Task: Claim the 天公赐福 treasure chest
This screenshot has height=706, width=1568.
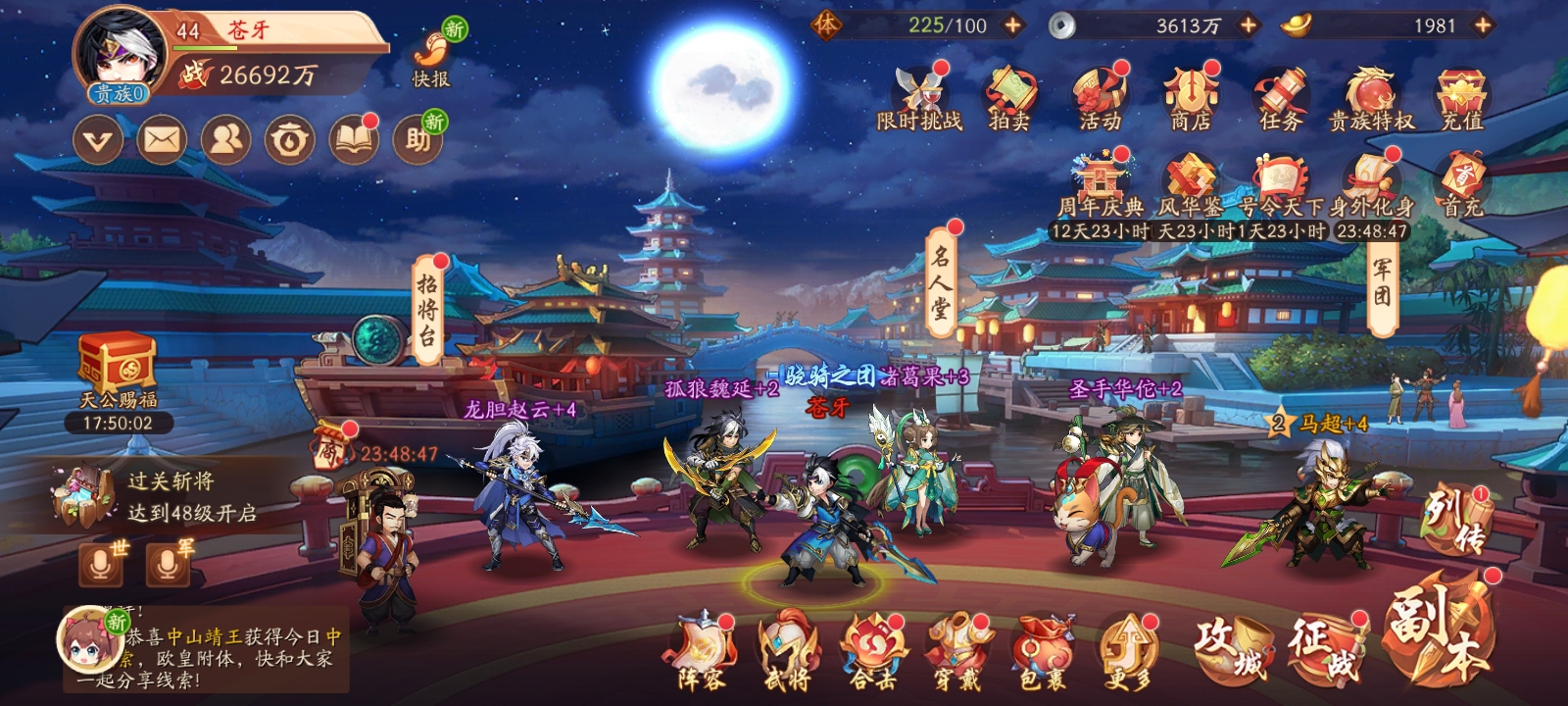Action: coord(118,368)
